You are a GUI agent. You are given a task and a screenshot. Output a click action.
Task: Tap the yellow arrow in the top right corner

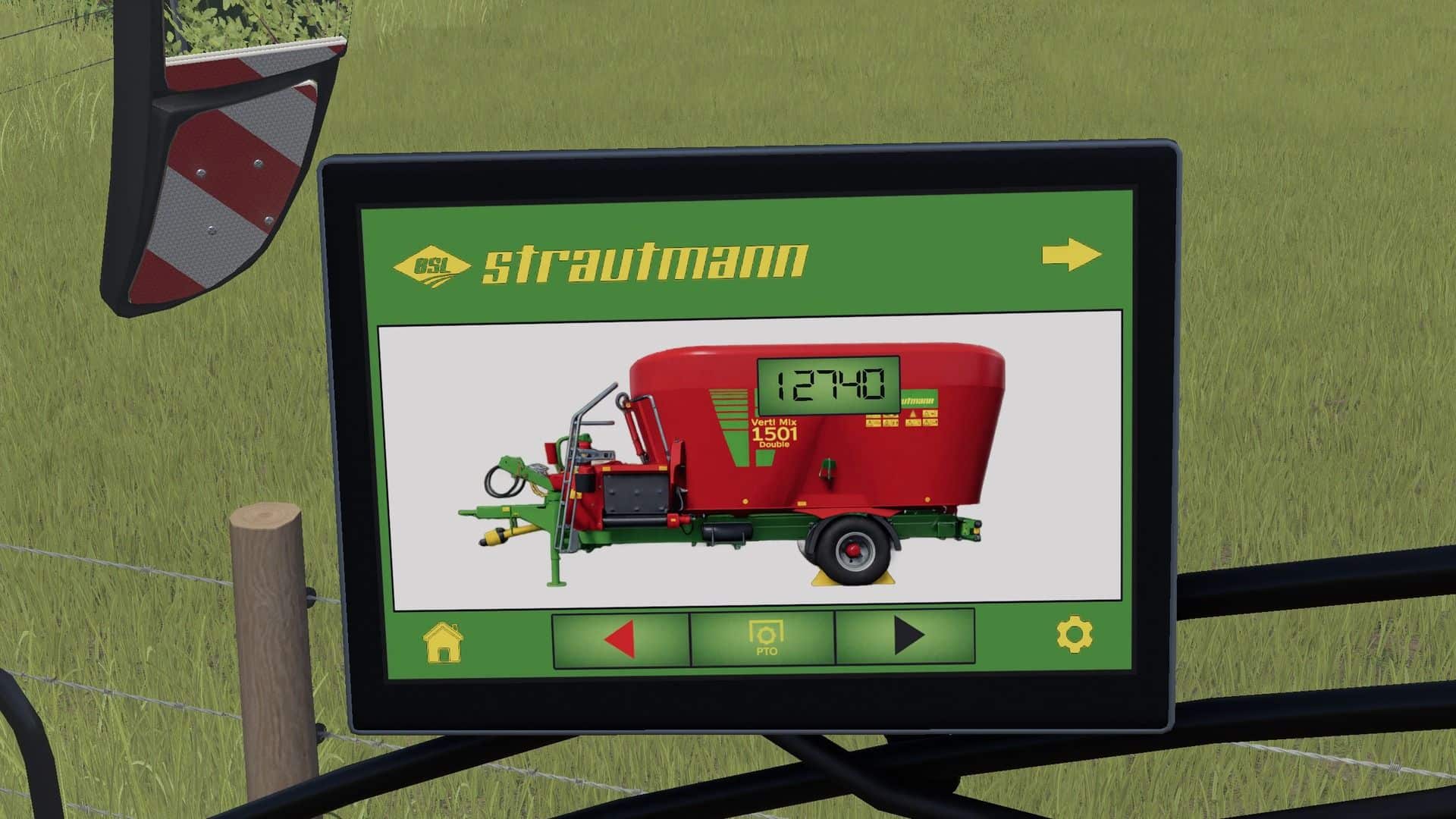1069,256
